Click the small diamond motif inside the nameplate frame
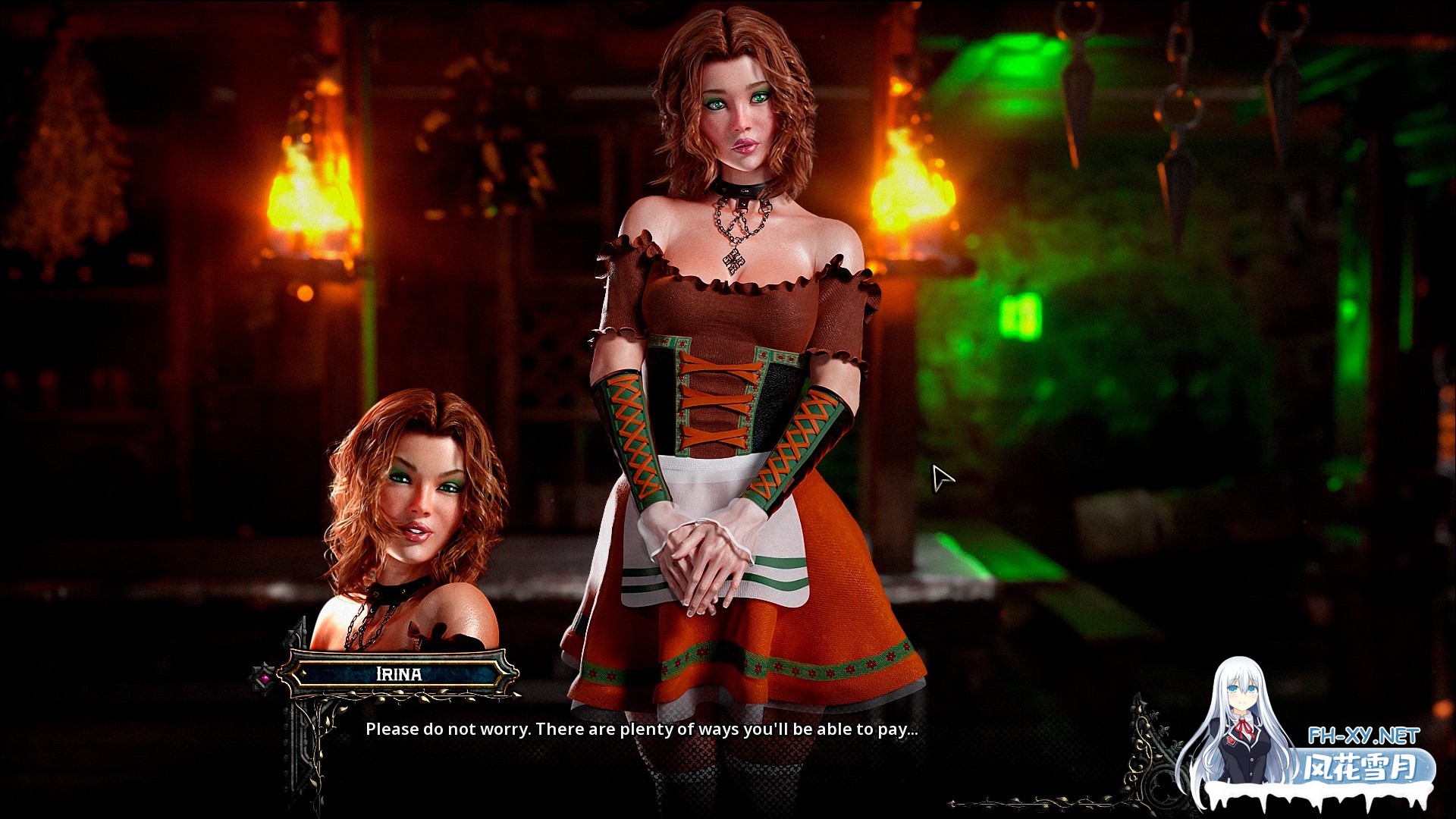1456x819 pixels. click(302, 674)
